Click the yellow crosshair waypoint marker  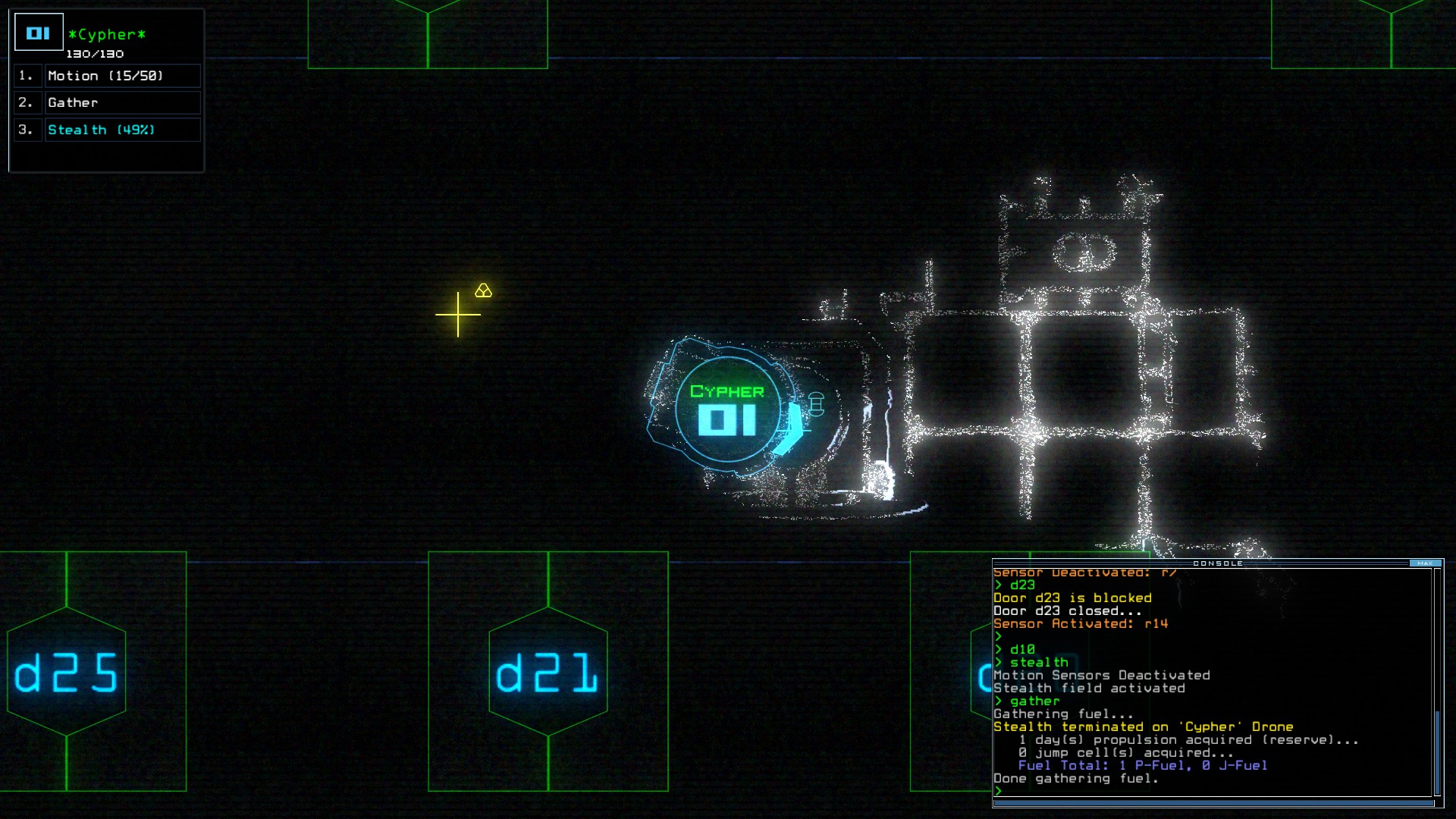coord(458,313)
